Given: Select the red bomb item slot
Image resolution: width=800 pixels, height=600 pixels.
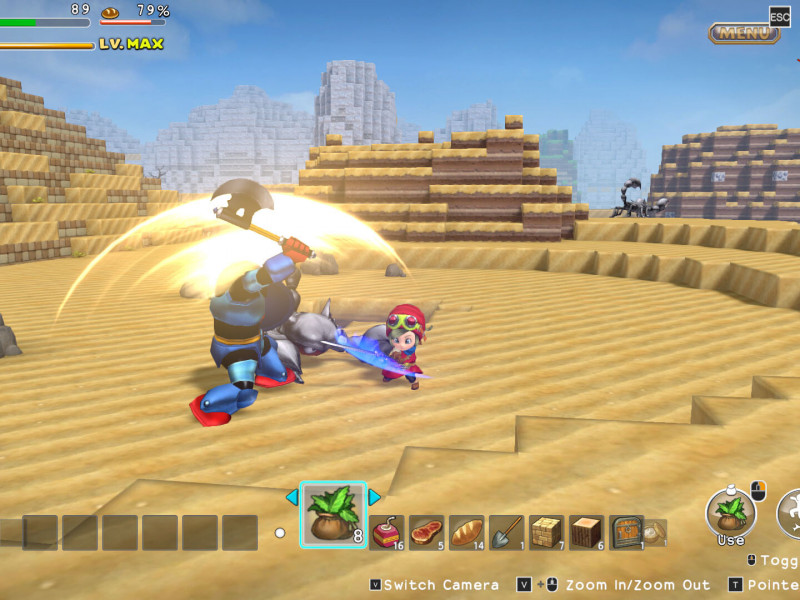Looking at the screenshot, I should click(387, 532).
